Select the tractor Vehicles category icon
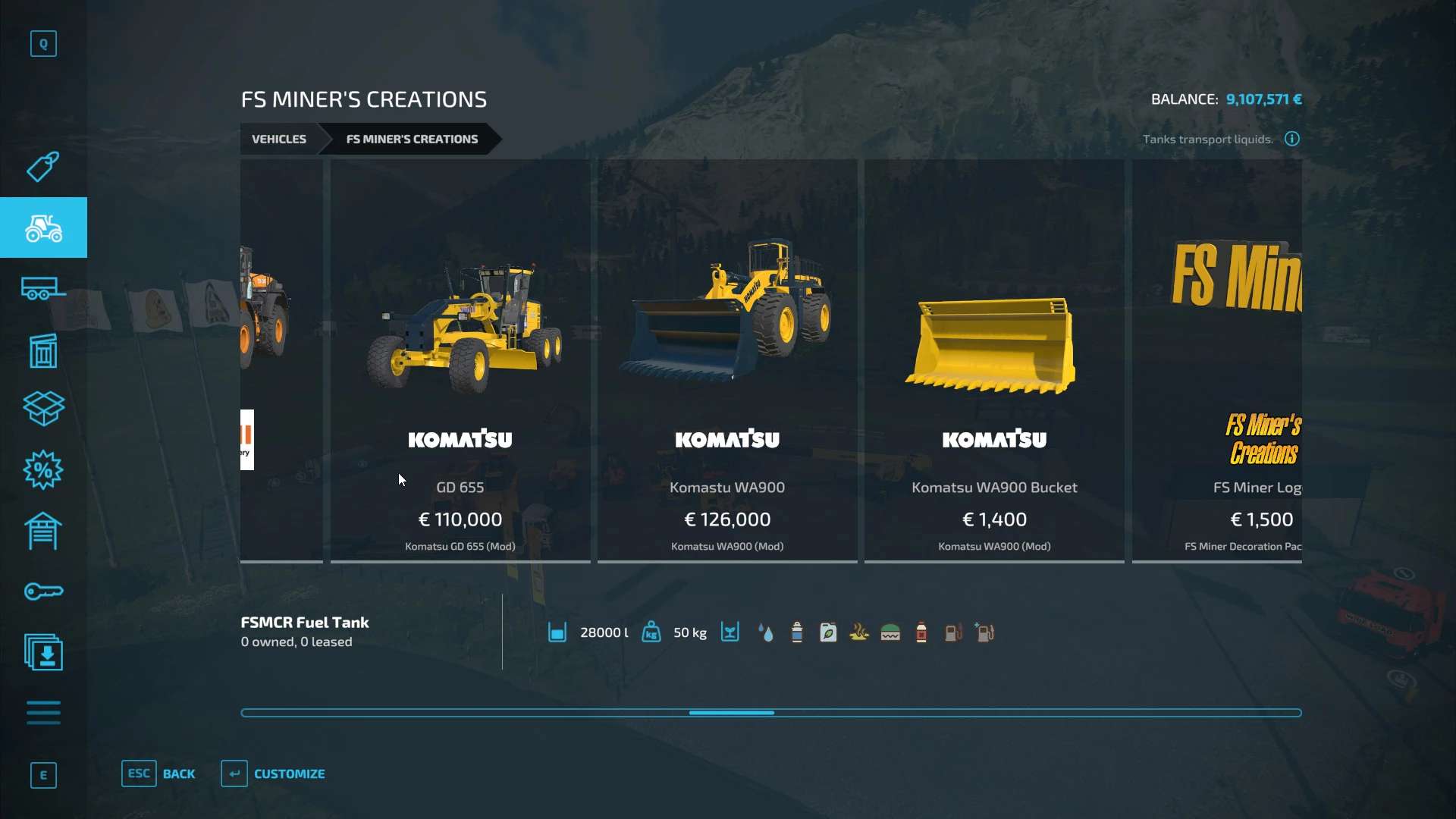Viewport: 1456px width, 819px height. 43,227
